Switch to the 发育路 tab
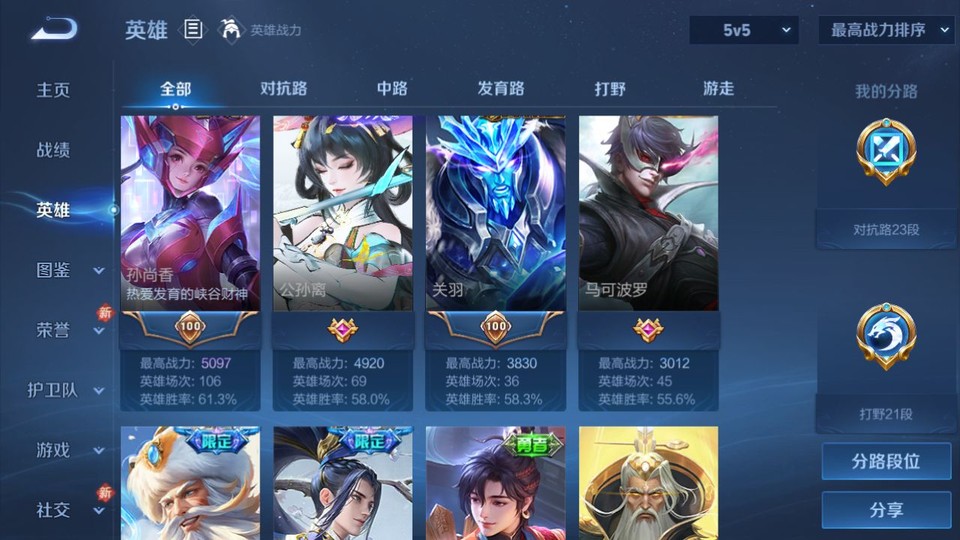960x540 pixels. (x=501, y=89)
